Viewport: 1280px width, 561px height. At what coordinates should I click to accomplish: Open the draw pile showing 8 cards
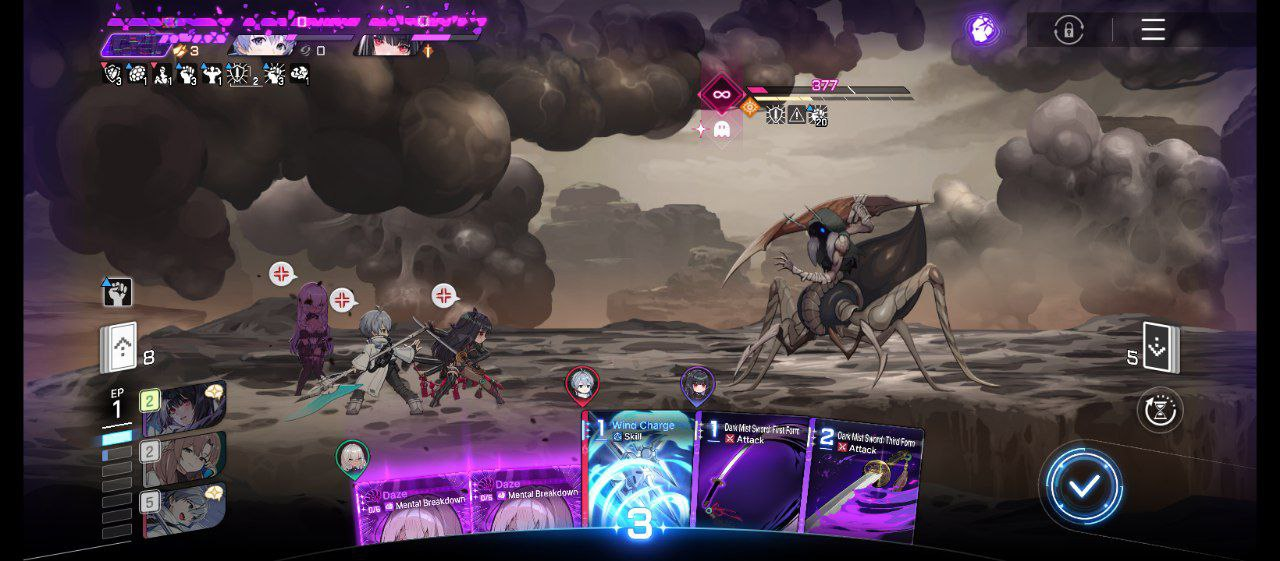118,349
